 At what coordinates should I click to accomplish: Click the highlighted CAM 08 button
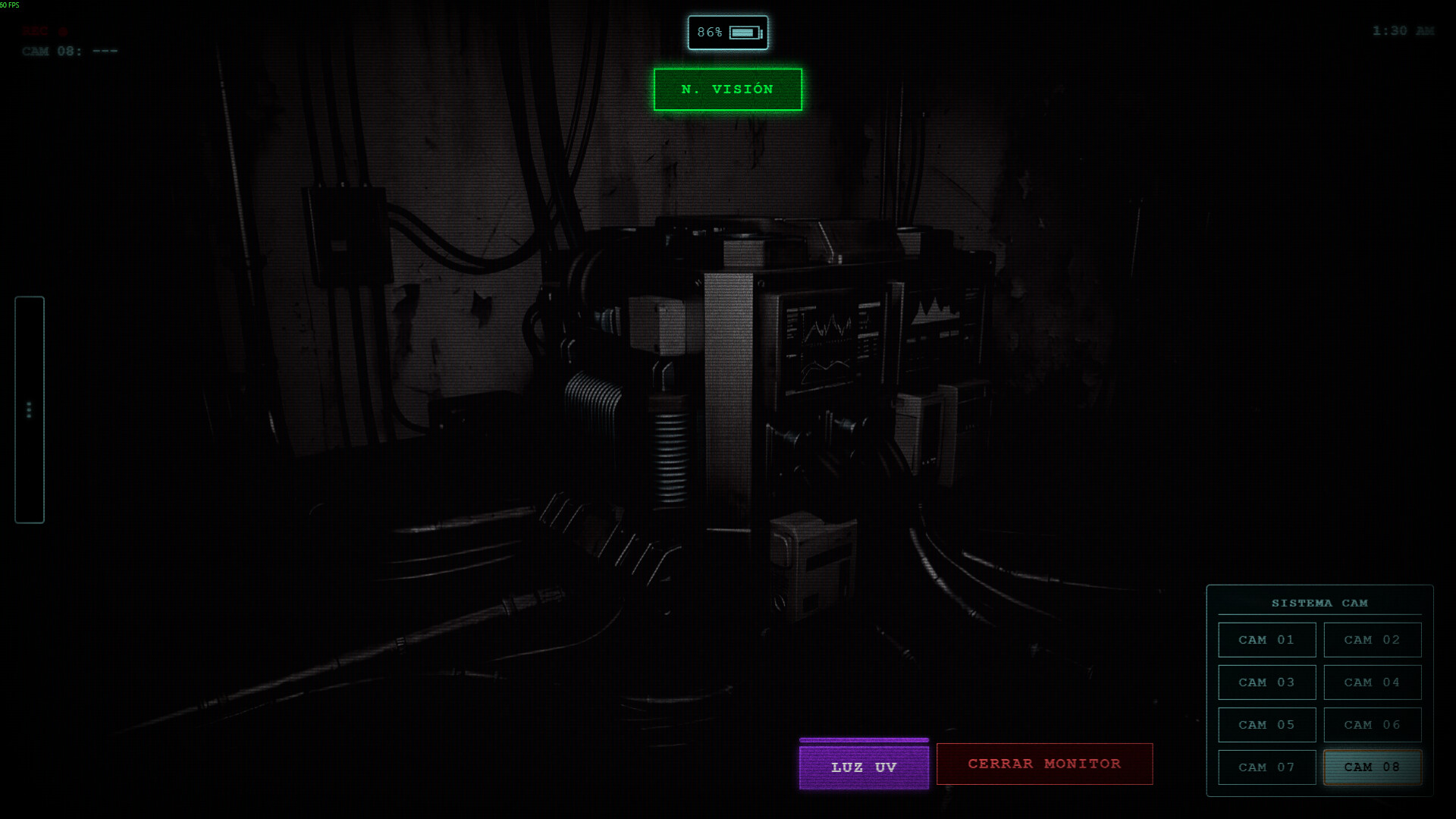pos(1372,767)
